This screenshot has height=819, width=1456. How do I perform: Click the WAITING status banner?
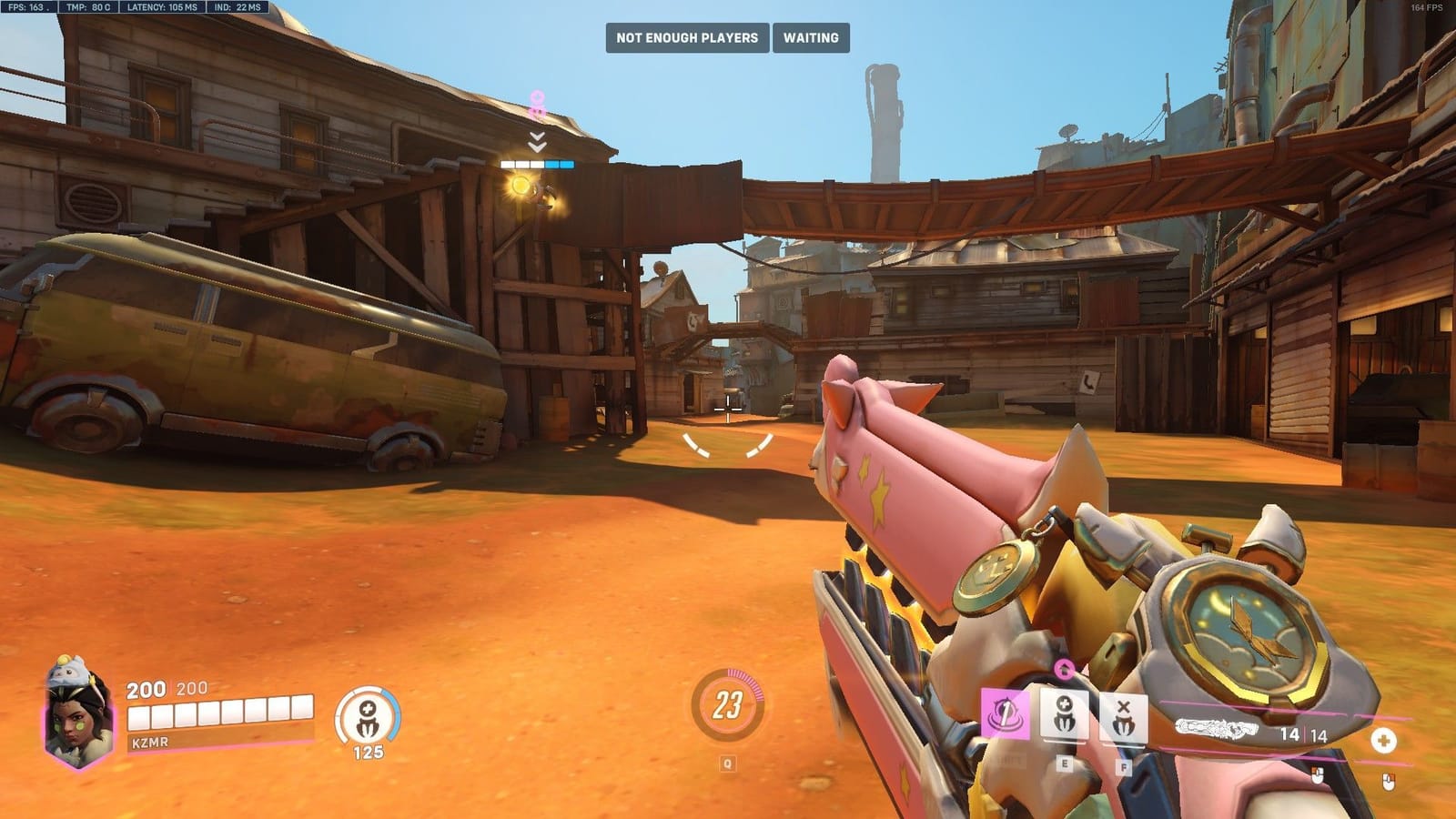coord(810,38)
